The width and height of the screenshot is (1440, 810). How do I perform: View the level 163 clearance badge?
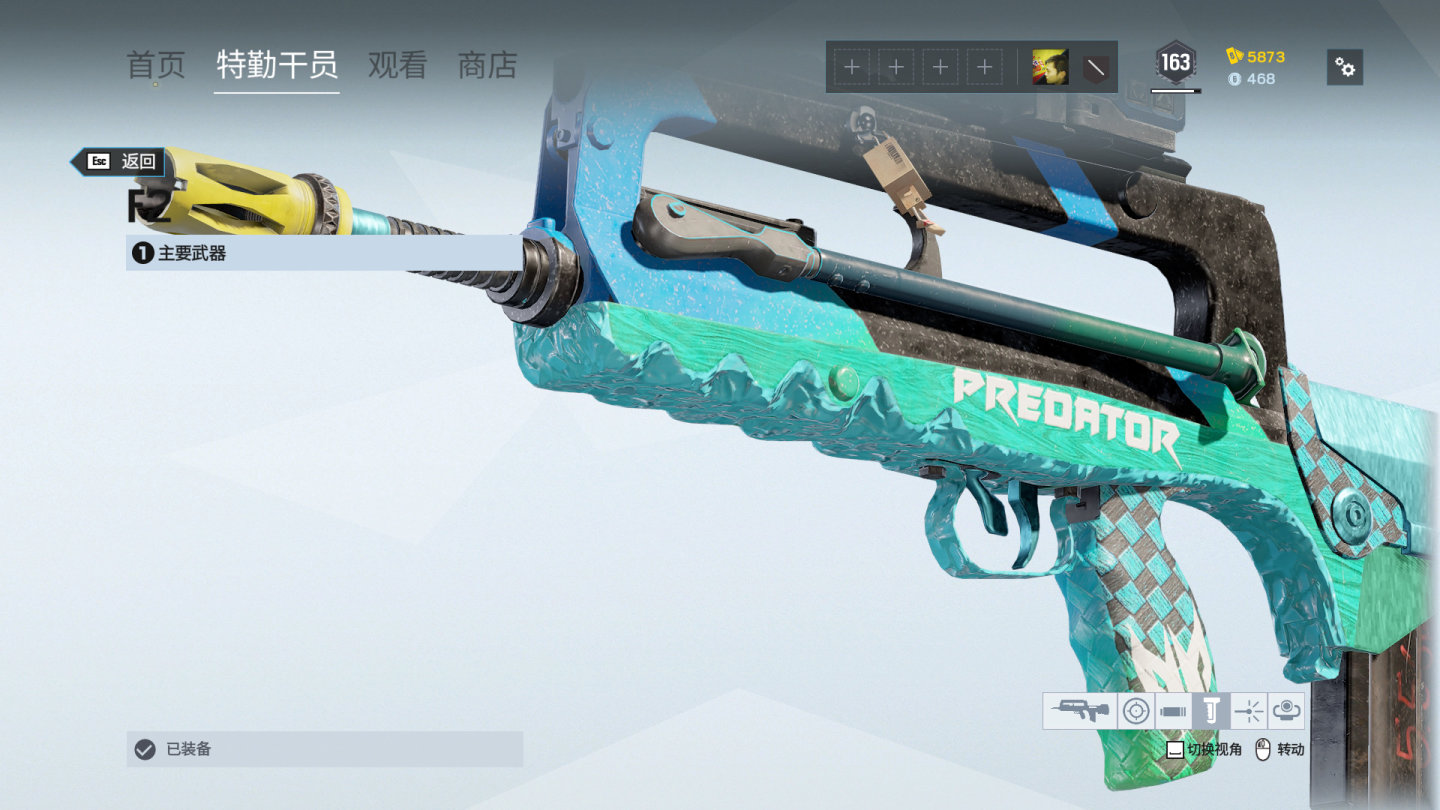pos(1175,64)
